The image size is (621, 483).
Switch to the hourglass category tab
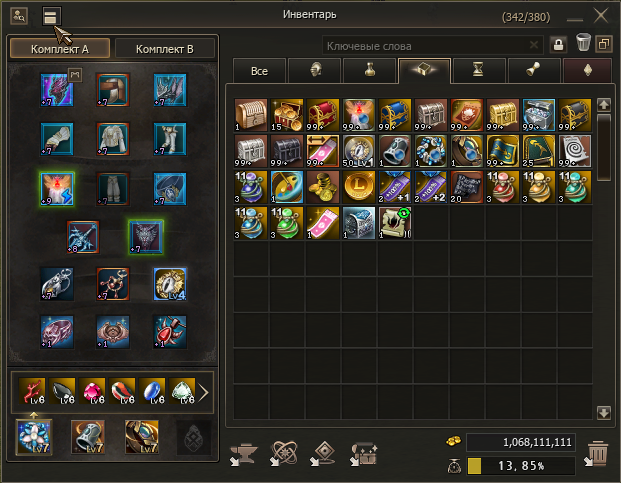(479, 71)
